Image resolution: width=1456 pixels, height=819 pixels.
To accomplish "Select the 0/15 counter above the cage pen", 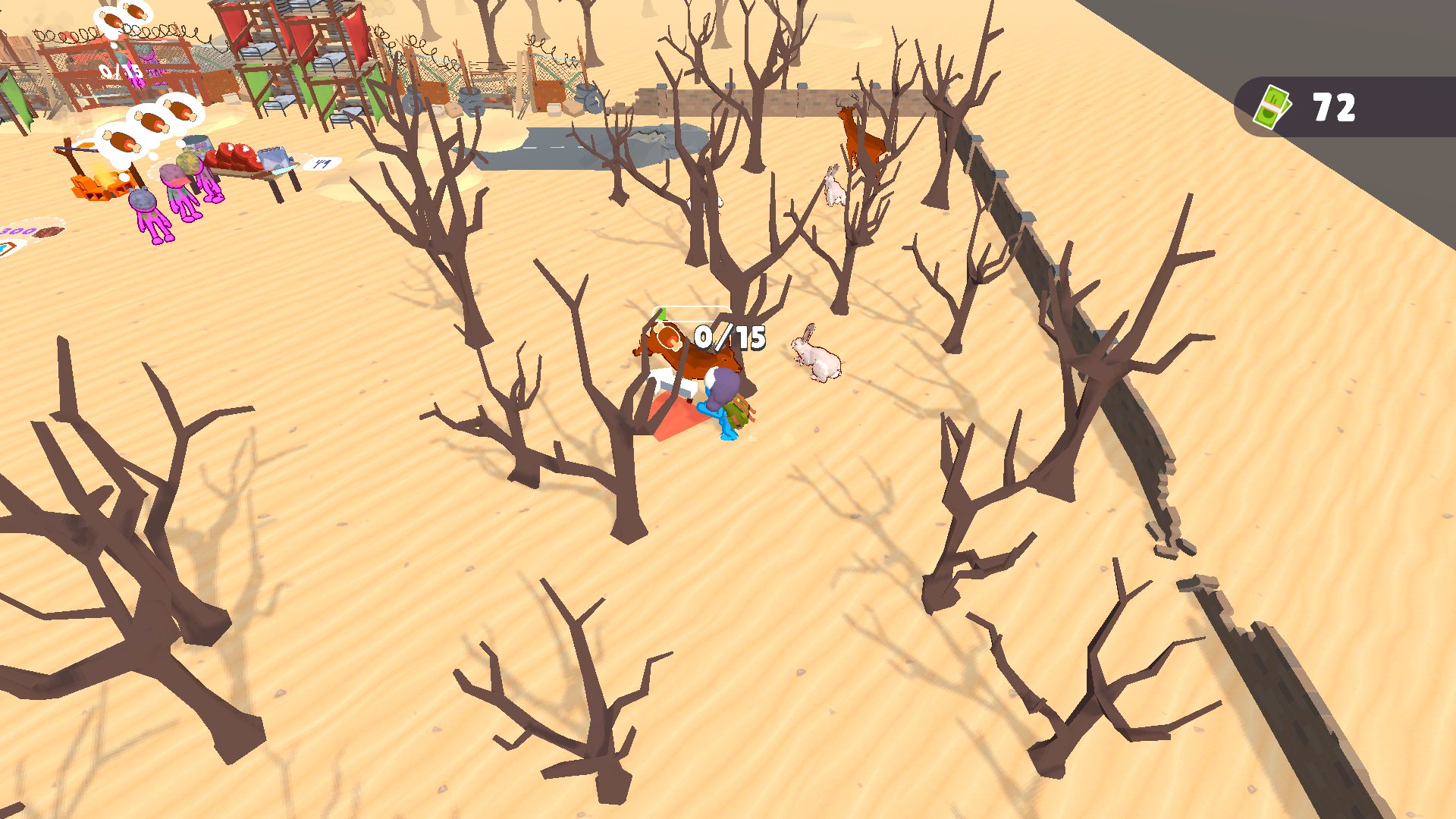I will point(121,71).
